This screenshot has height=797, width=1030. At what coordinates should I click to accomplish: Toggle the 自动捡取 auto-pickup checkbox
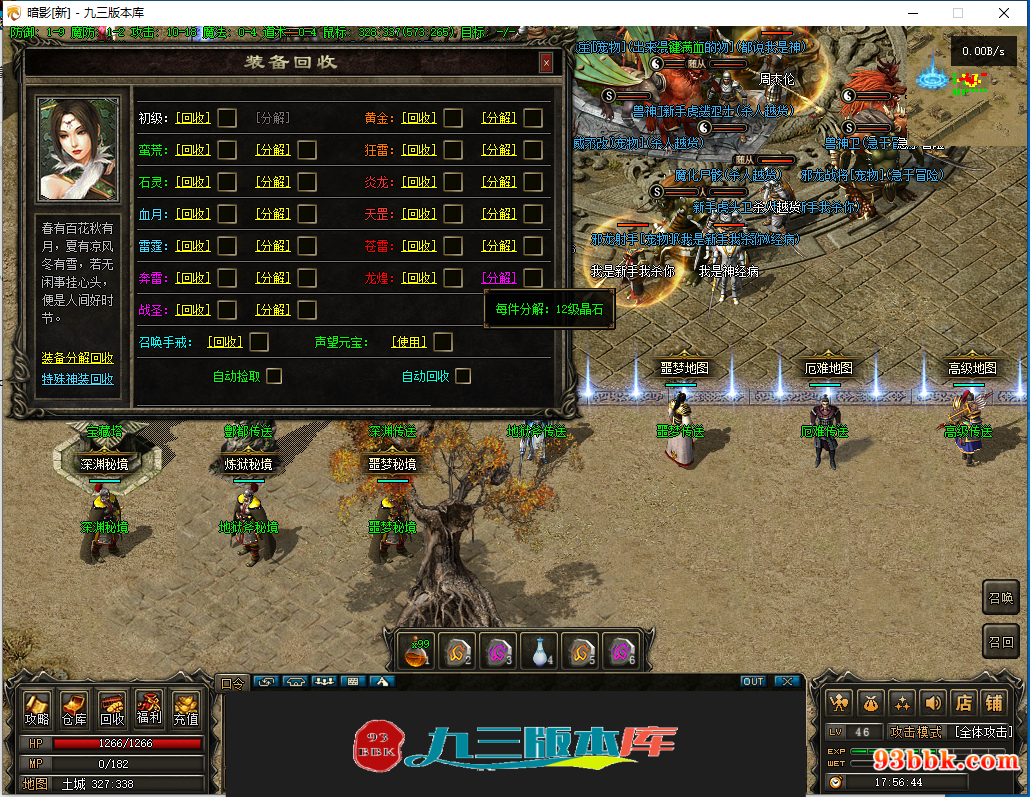274,376
